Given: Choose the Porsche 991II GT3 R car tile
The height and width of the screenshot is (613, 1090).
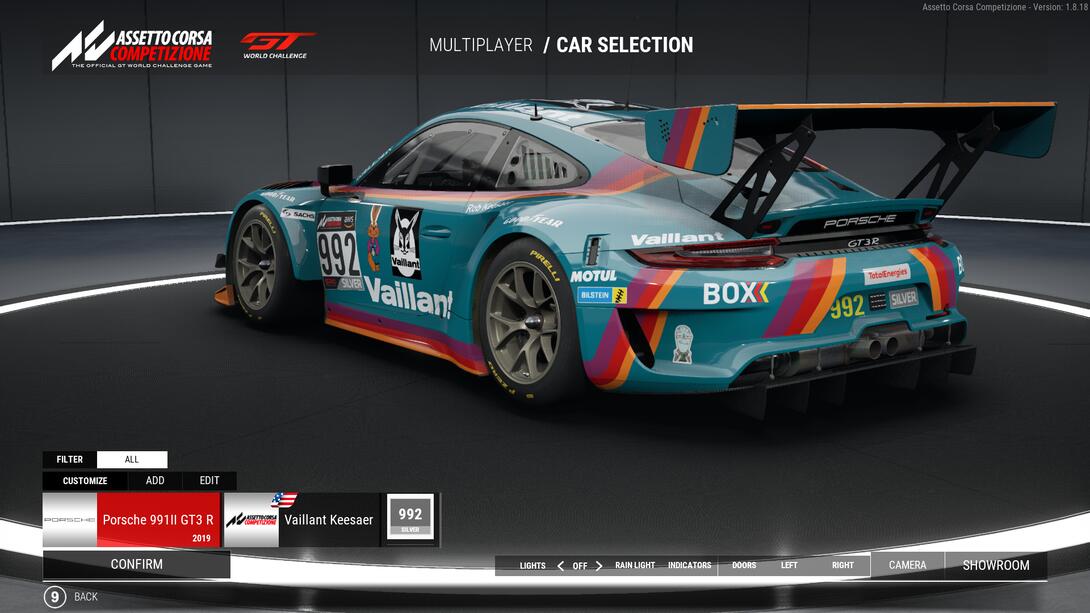Looking at the screenshot, I should [131, 520].
